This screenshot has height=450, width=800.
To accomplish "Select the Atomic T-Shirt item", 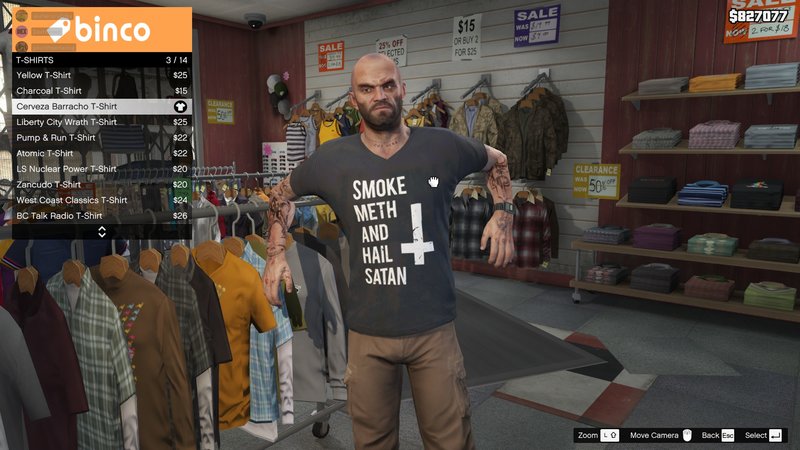I will [100, 153].
